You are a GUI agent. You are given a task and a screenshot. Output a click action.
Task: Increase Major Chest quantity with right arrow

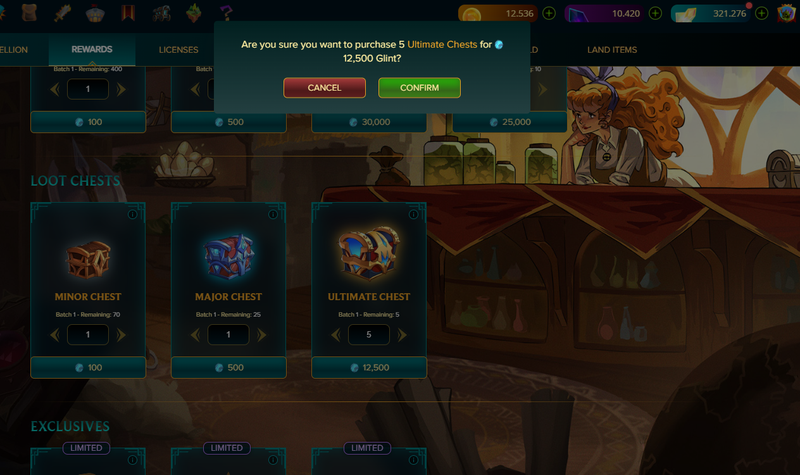[x=262, y=335]
